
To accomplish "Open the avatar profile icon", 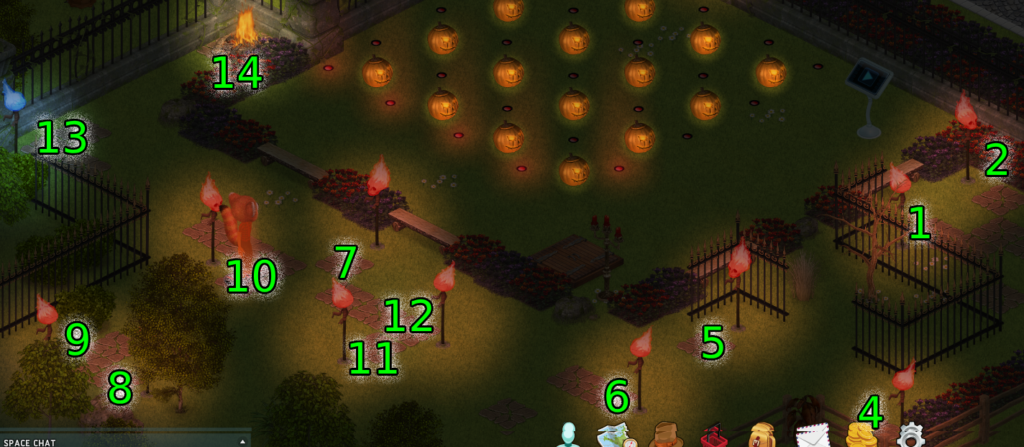I will [x=570, y=436].
